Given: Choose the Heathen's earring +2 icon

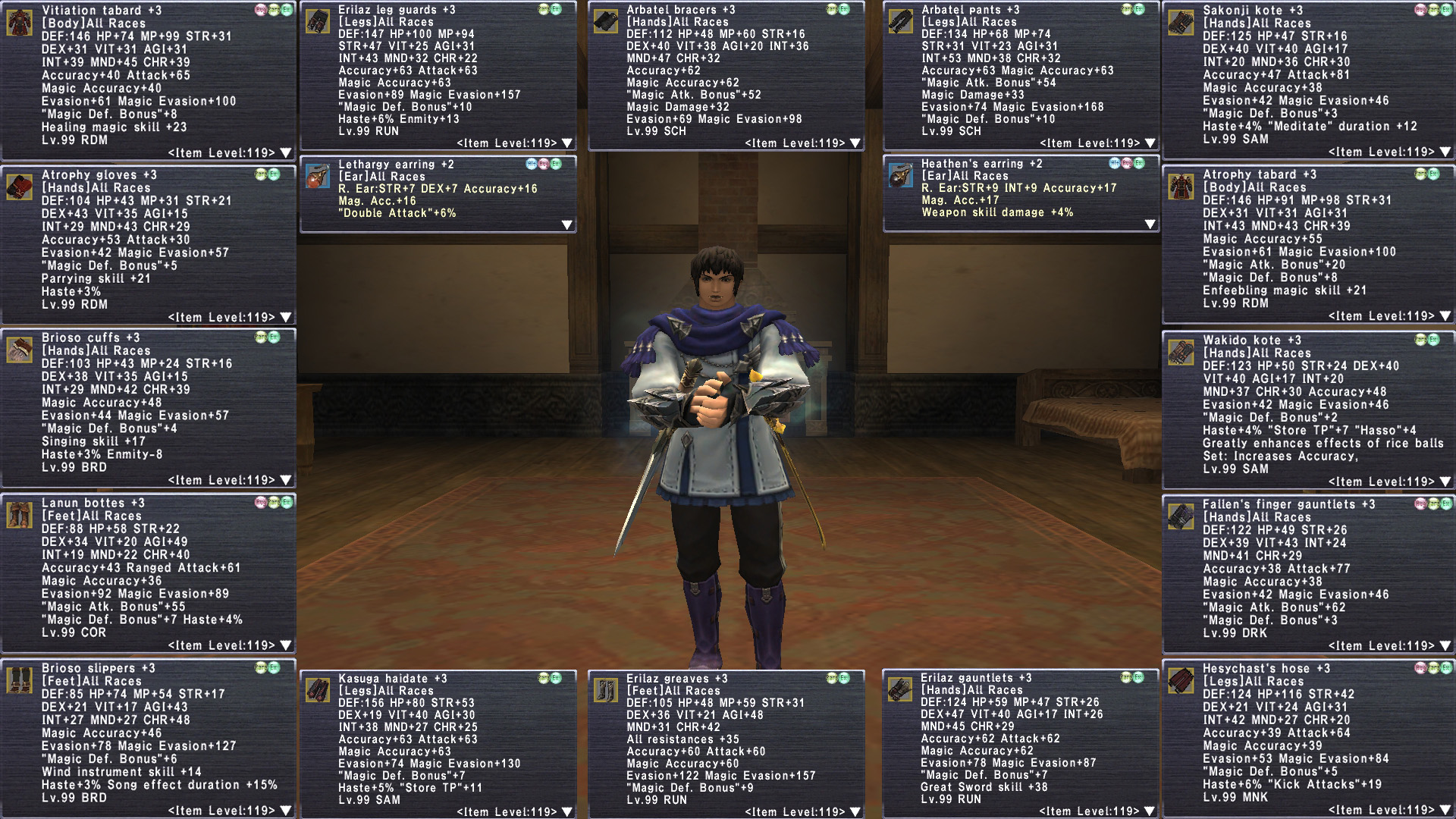Looking at the screenshot, I should [x=900, y=176].
